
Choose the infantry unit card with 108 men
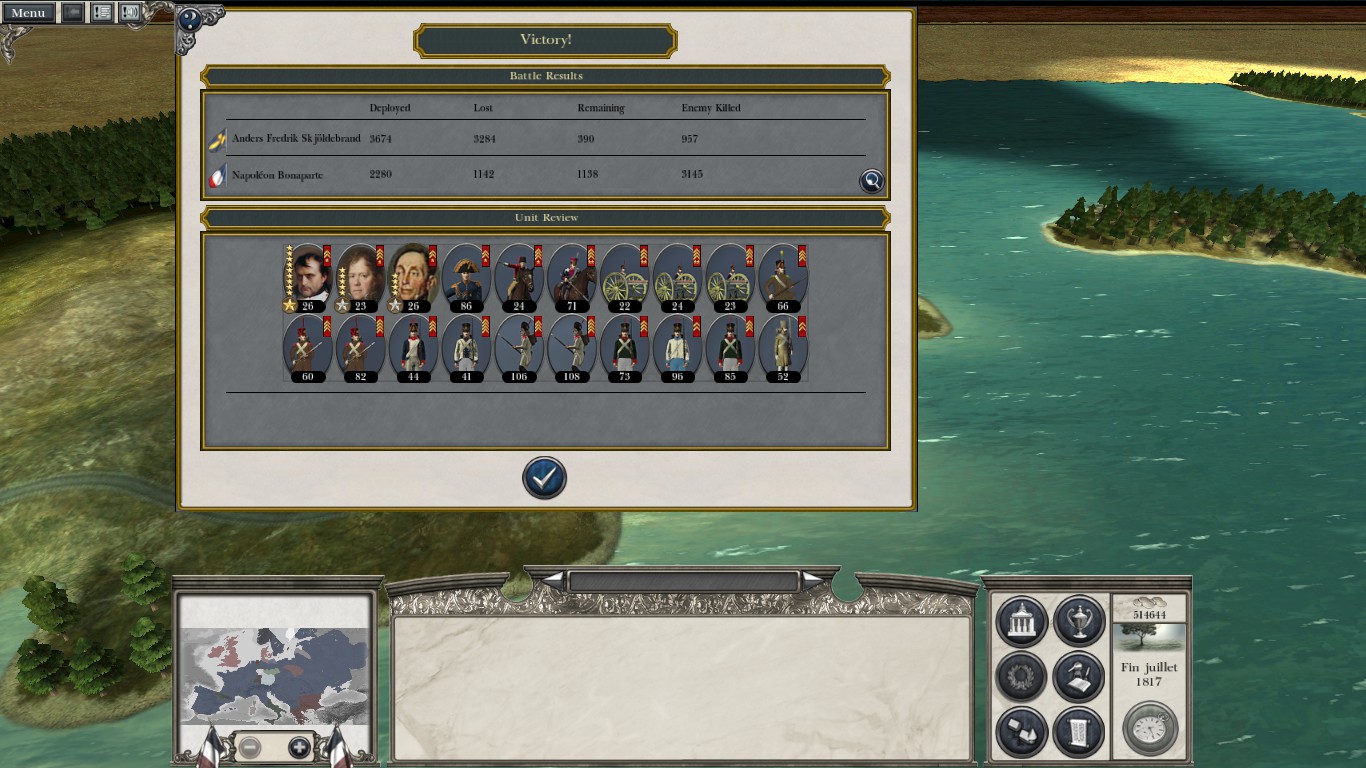click(572, 348)
